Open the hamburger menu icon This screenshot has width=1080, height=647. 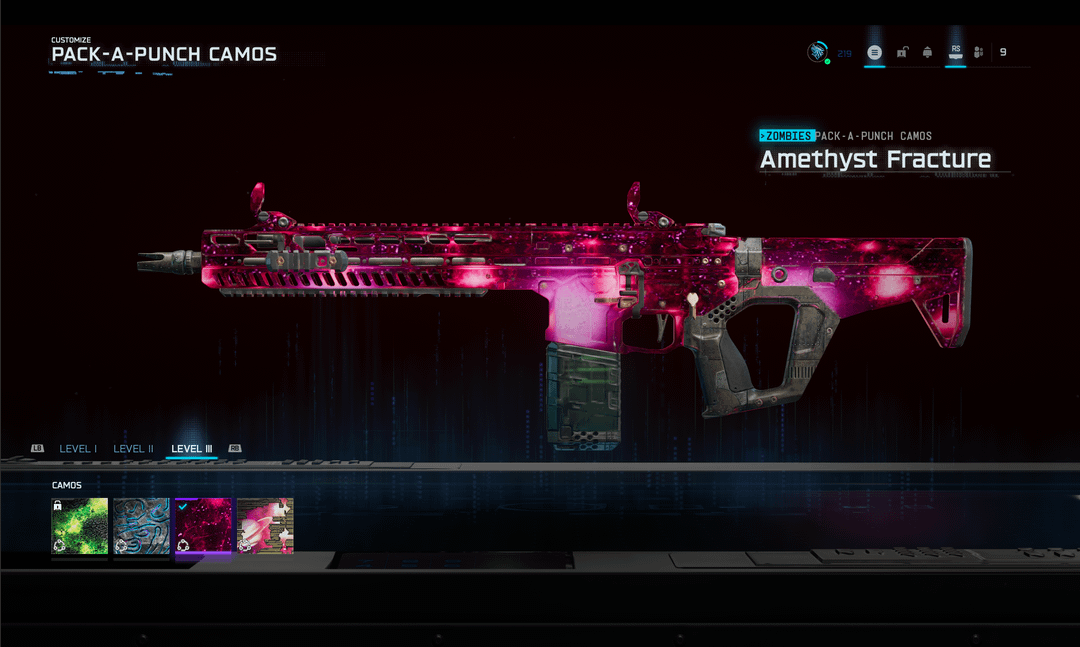pos(875,52)
